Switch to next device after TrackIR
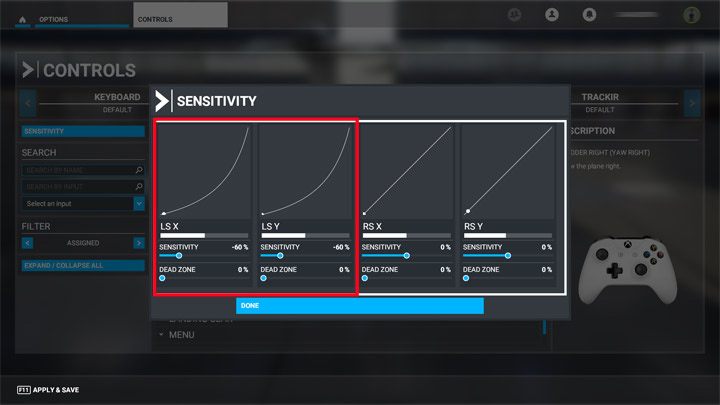The height and width of the screenshot is (405, 720). point(691,102)
